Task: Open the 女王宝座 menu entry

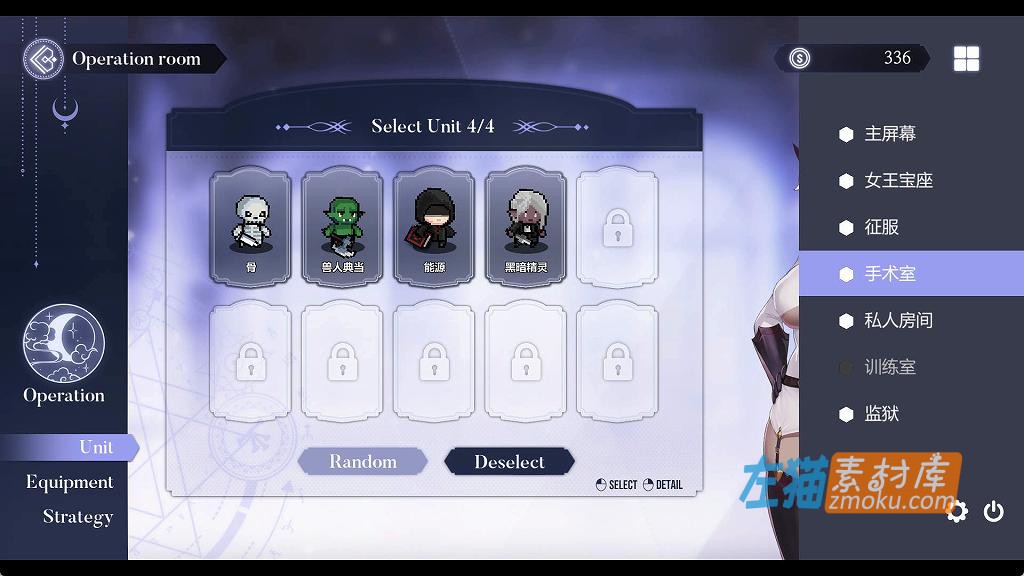Action: click(x=897, y=181)
